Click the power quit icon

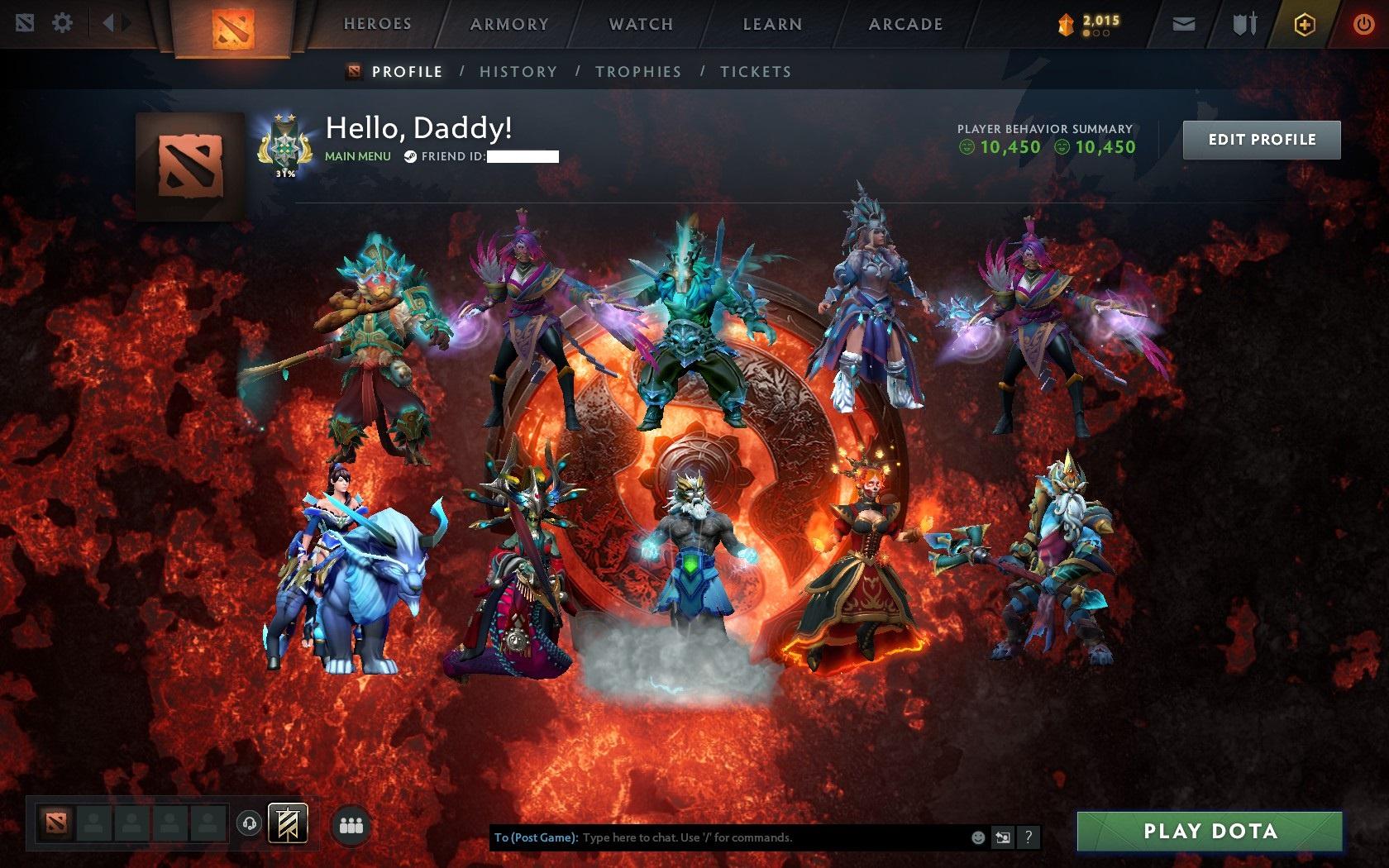pos(1363,24)
